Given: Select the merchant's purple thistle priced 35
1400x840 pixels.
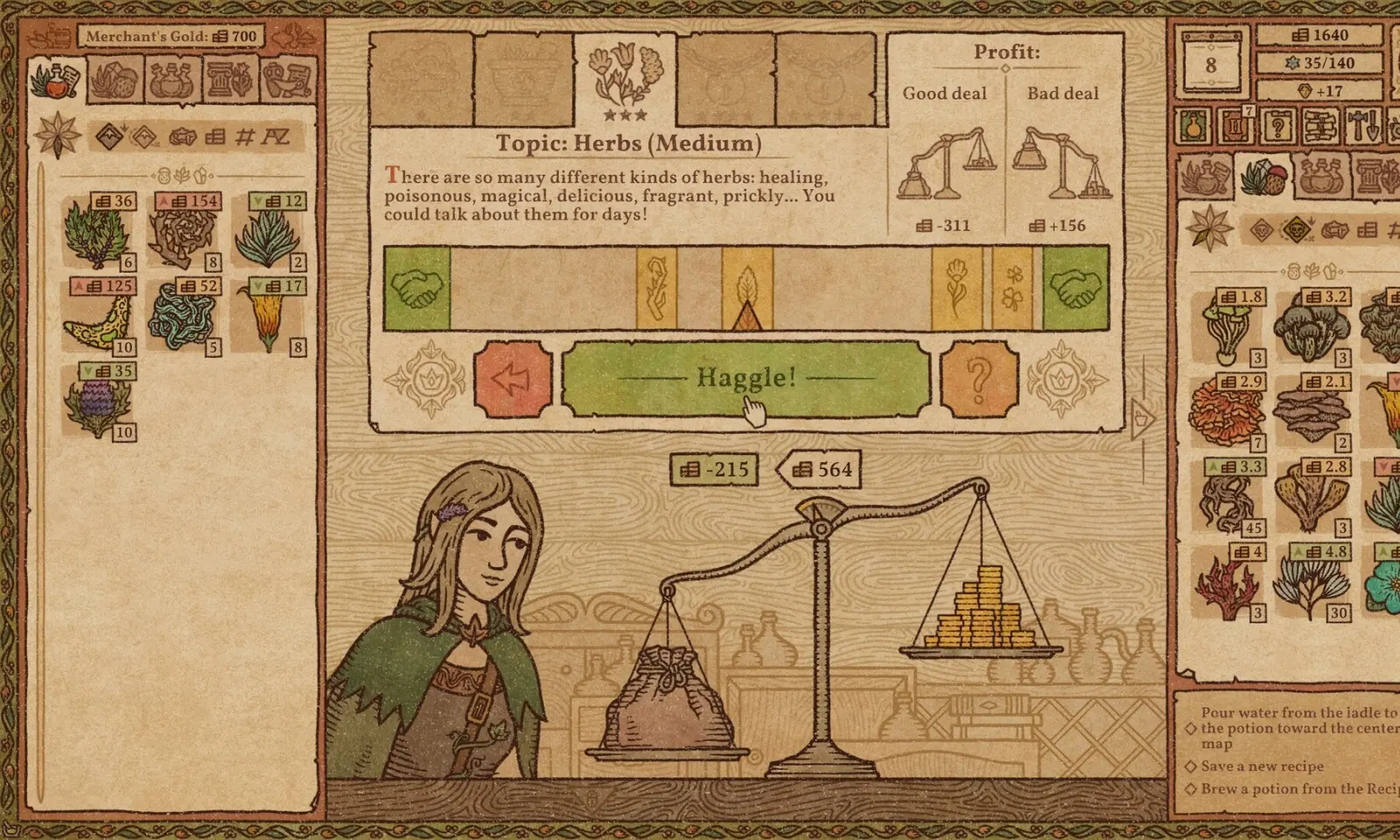Looking at the screenshot, I should [x=98, y=402].
